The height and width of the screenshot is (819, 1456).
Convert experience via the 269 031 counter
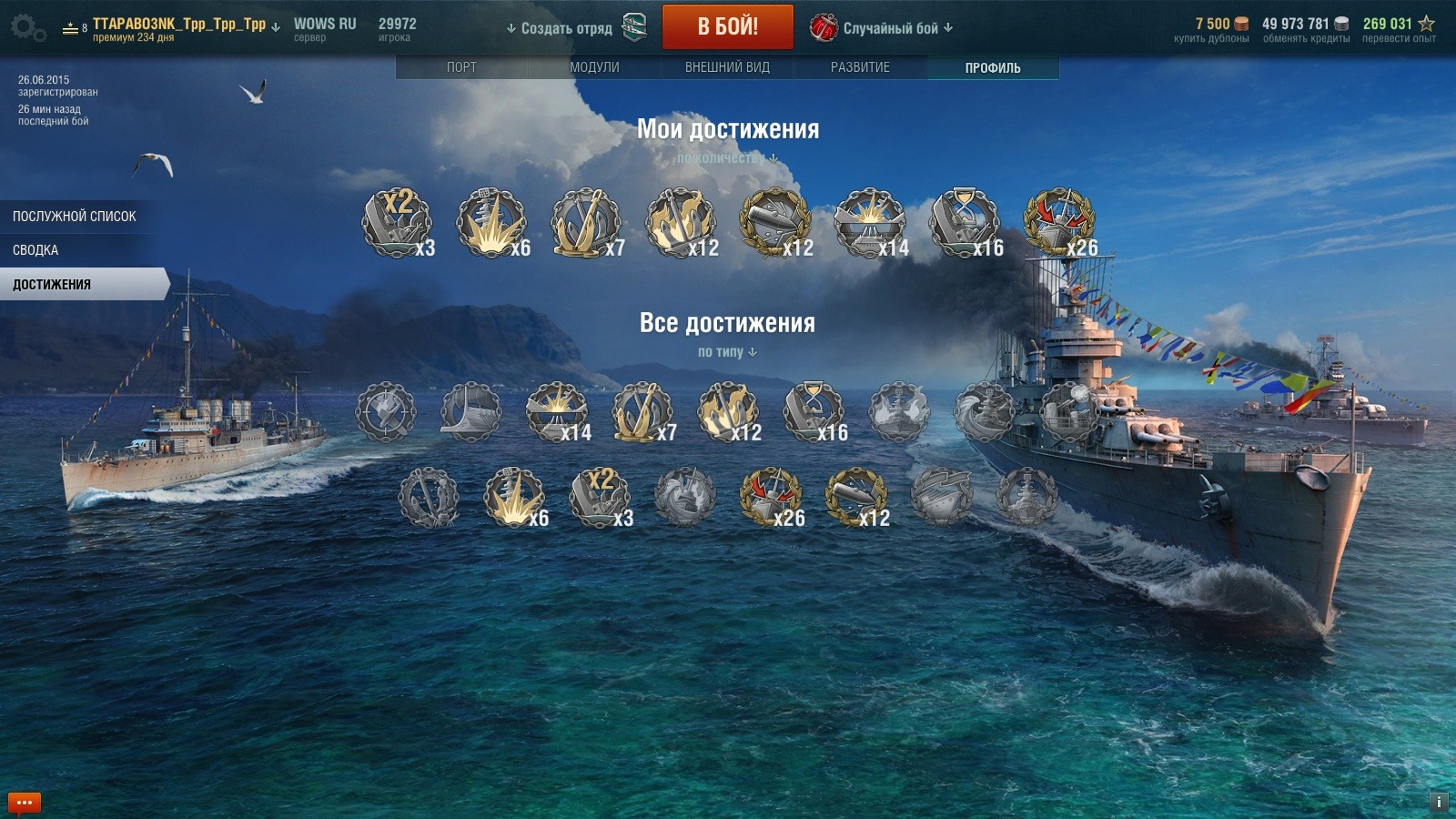click(1399, 29)
